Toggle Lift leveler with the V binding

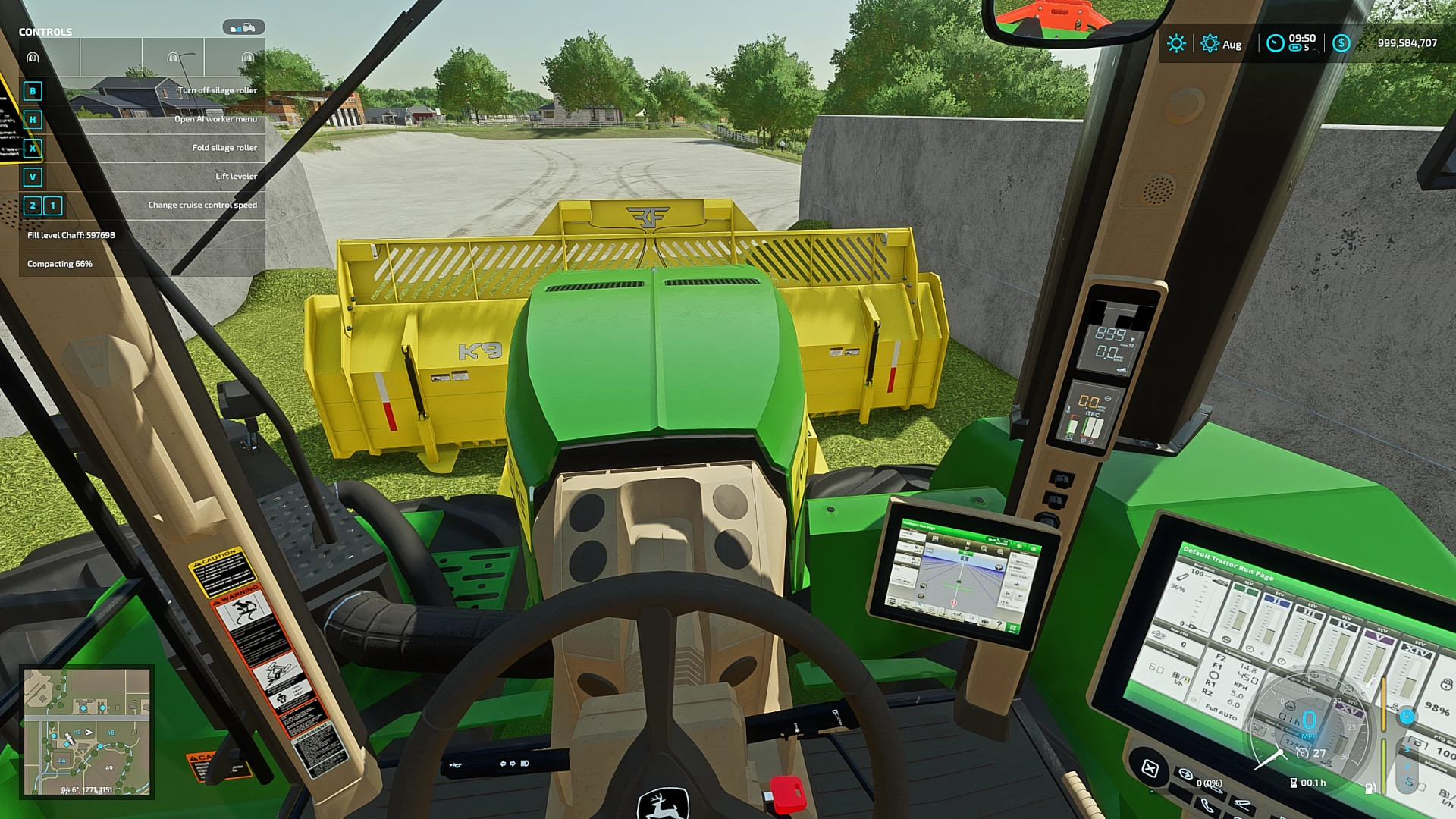(x=33, y=177)
